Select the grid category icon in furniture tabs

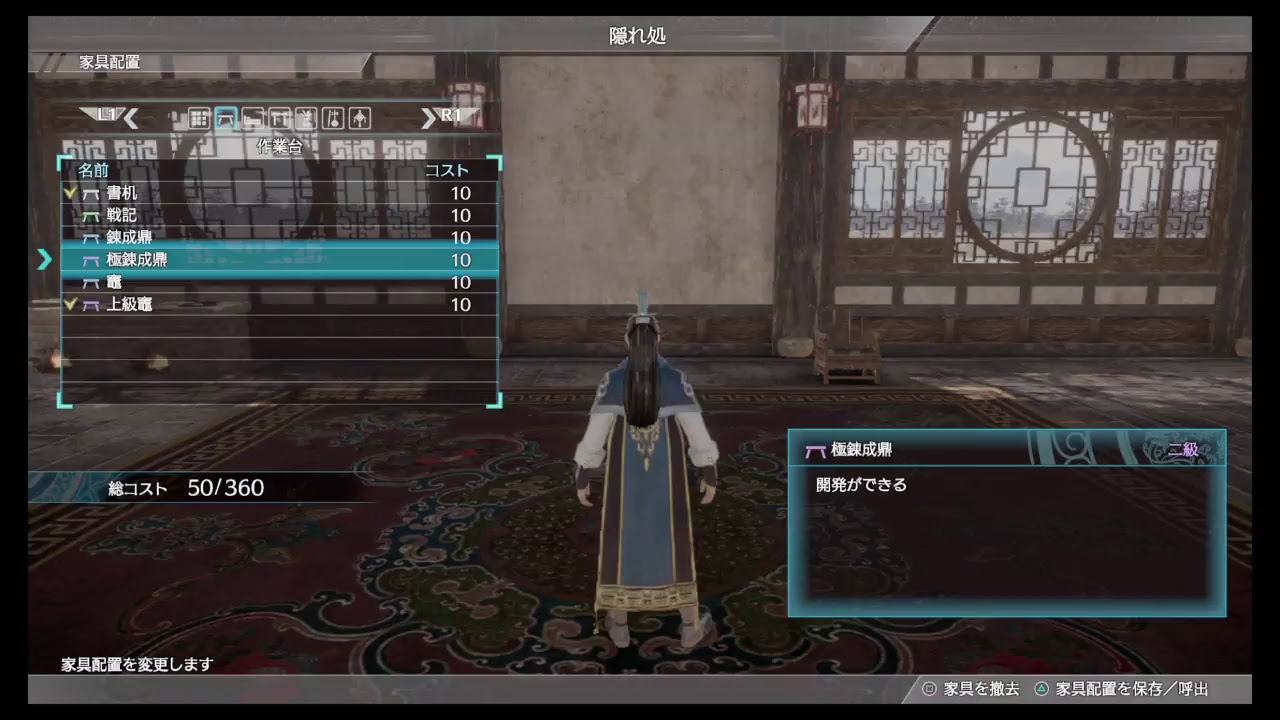(x=199, y=117)
